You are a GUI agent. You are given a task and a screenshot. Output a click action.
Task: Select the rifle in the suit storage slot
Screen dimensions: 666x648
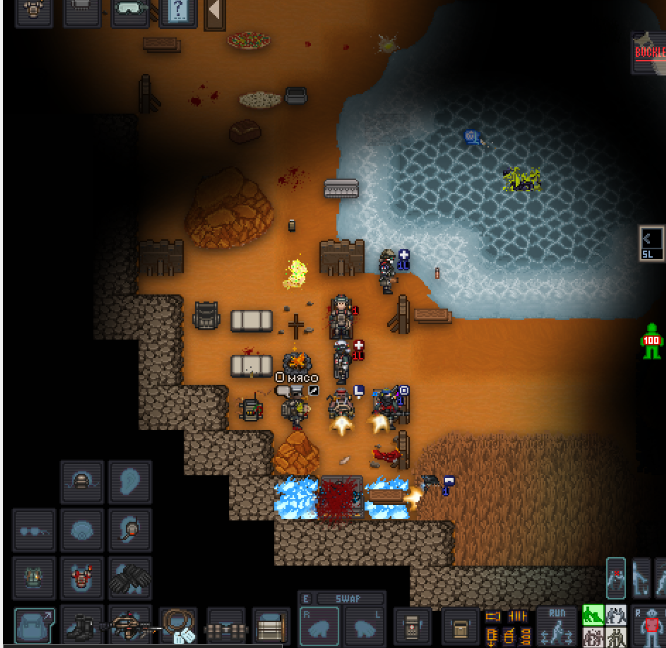[x=130, y=626]
